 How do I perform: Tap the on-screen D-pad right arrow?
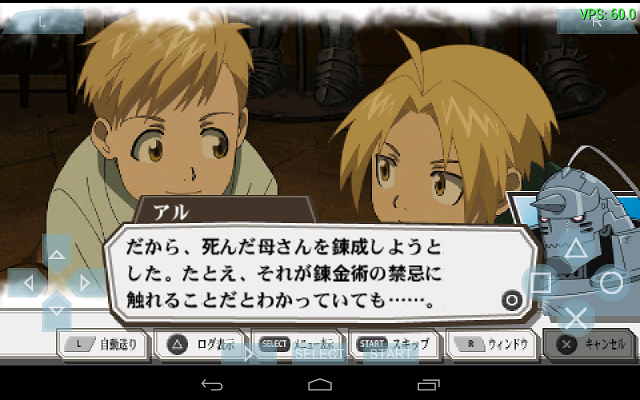[x=87, y=282]
